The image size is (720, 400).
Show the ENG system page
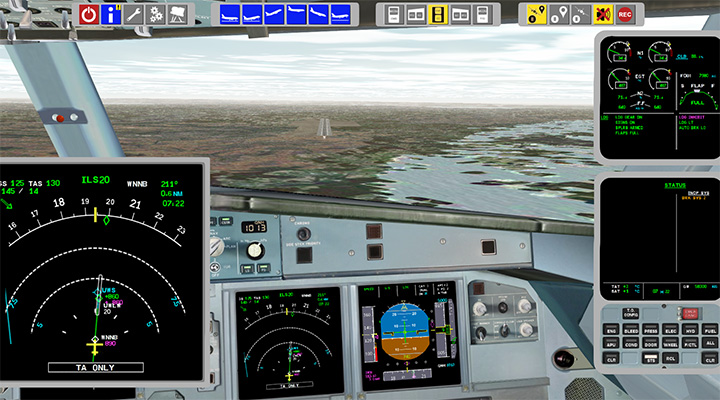(x=610, y=330)
